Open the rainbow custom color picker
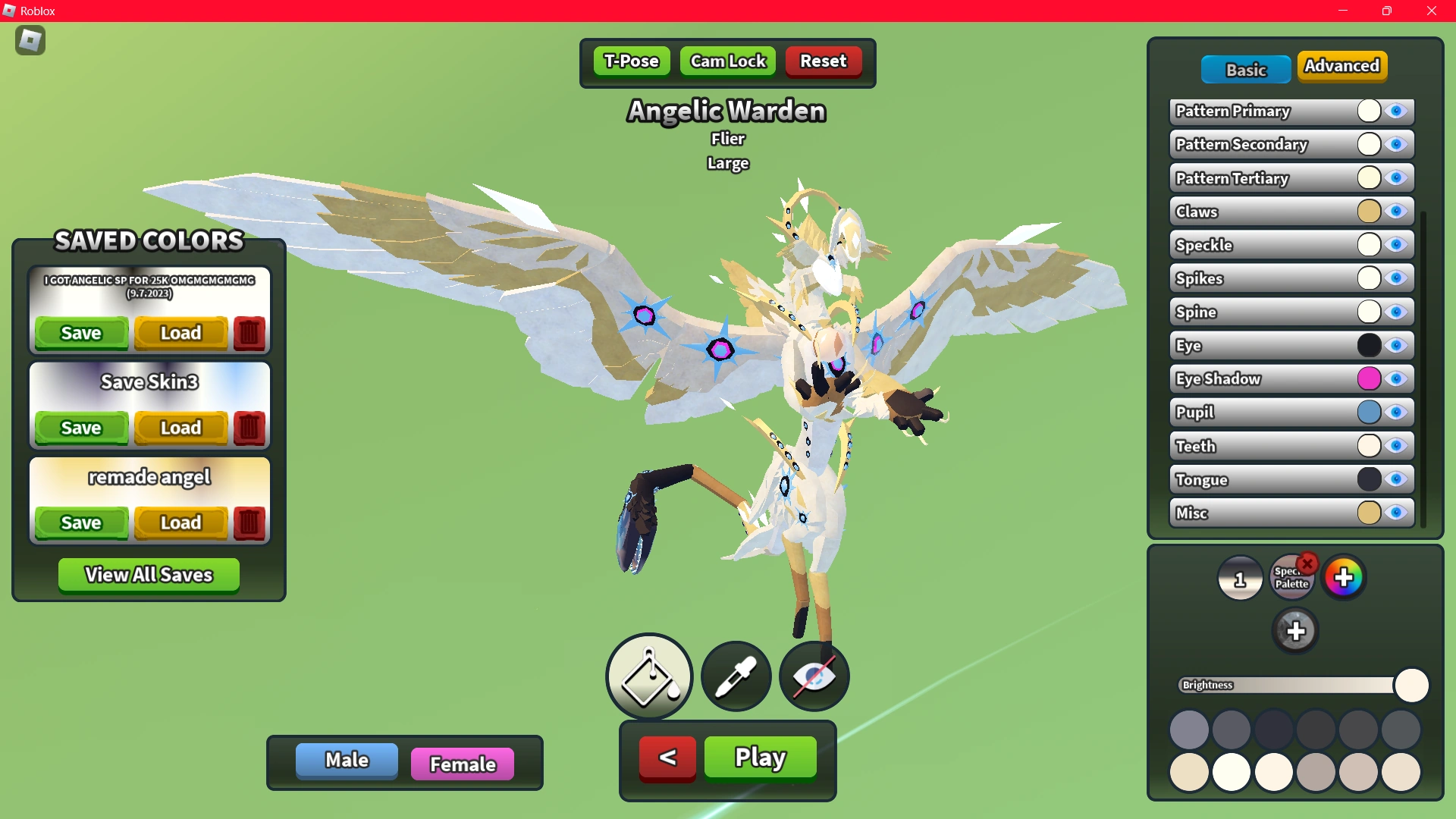Screen dimensions: 1456x819 click(x=1345, y=576)
